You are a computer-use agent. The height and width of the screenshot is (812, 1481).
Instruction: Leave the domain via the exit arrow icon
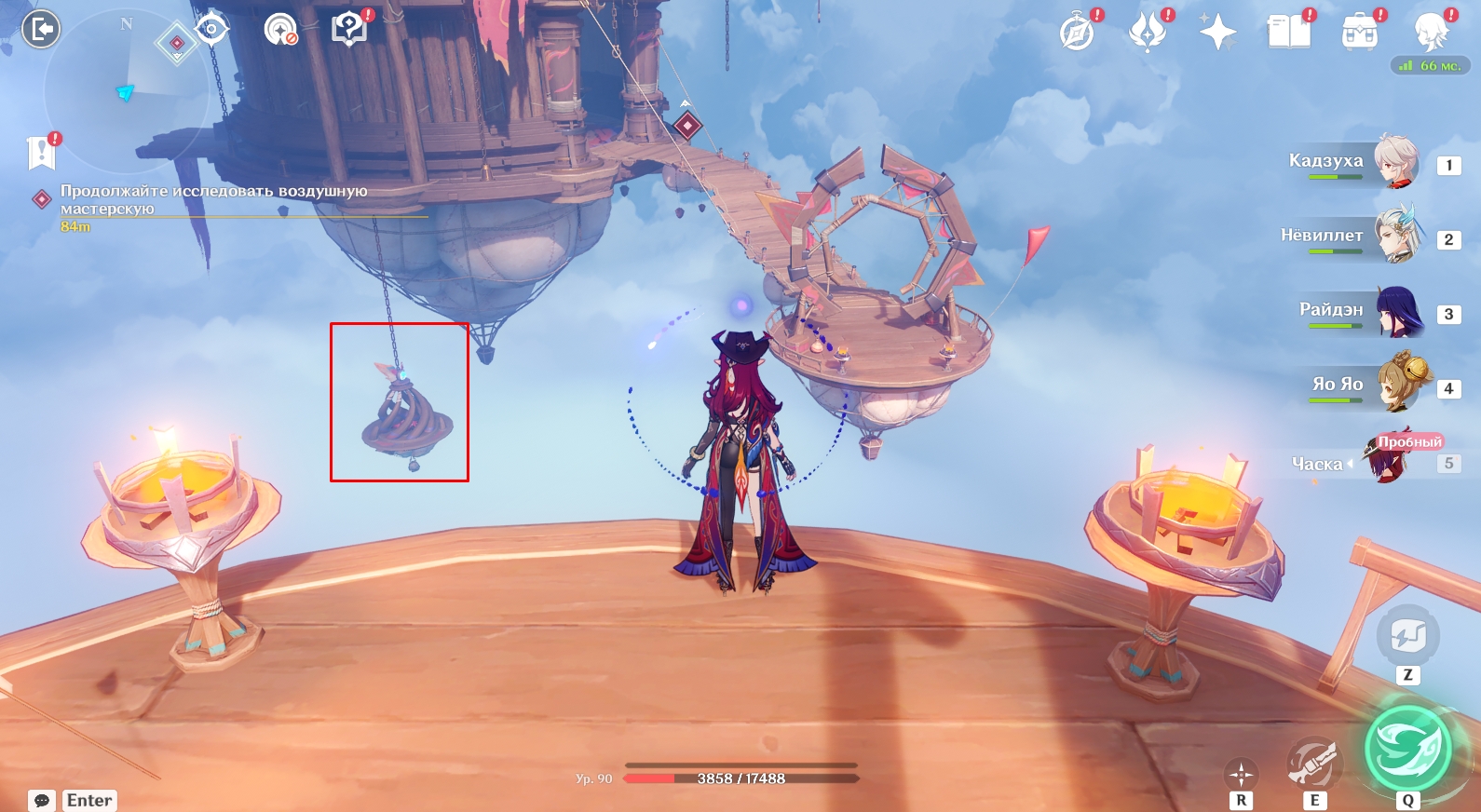(41, 30)
